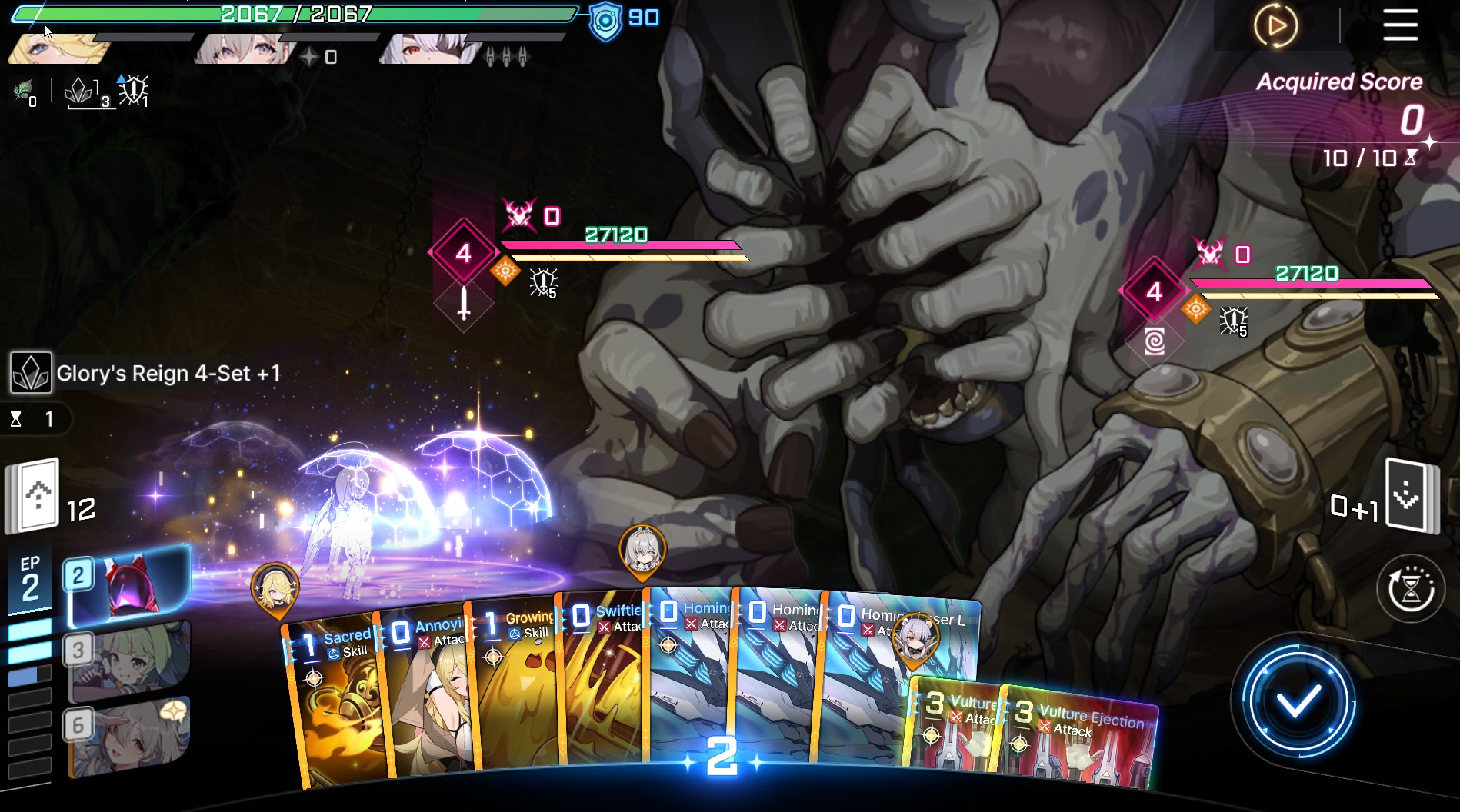The width and height of the screenshot is (1460, 812).
Task: Open the hamburger menu
Action: tap(1400, 25)
